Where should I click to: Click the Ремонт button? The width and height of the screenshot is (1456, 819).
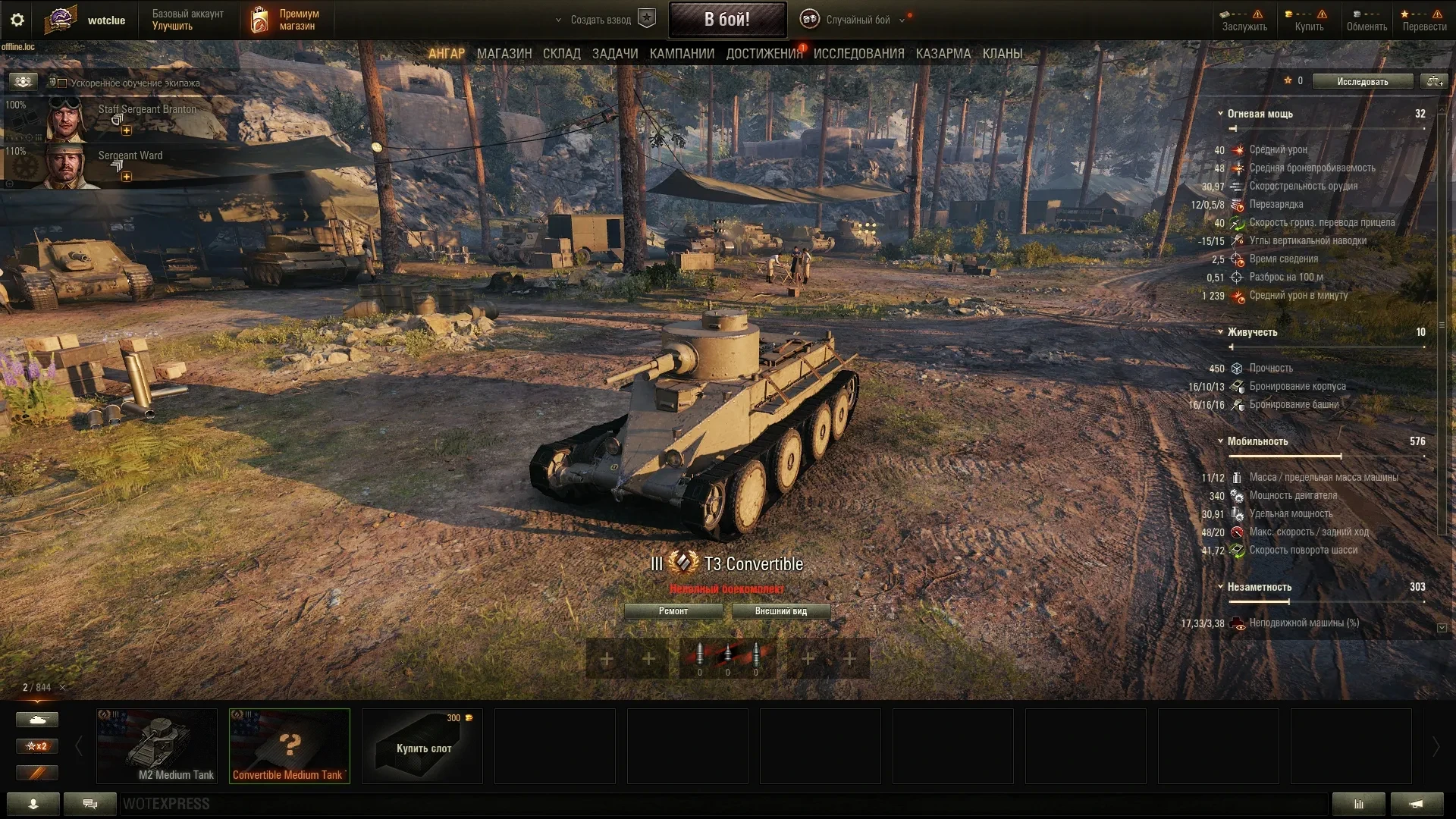[673, 611]
